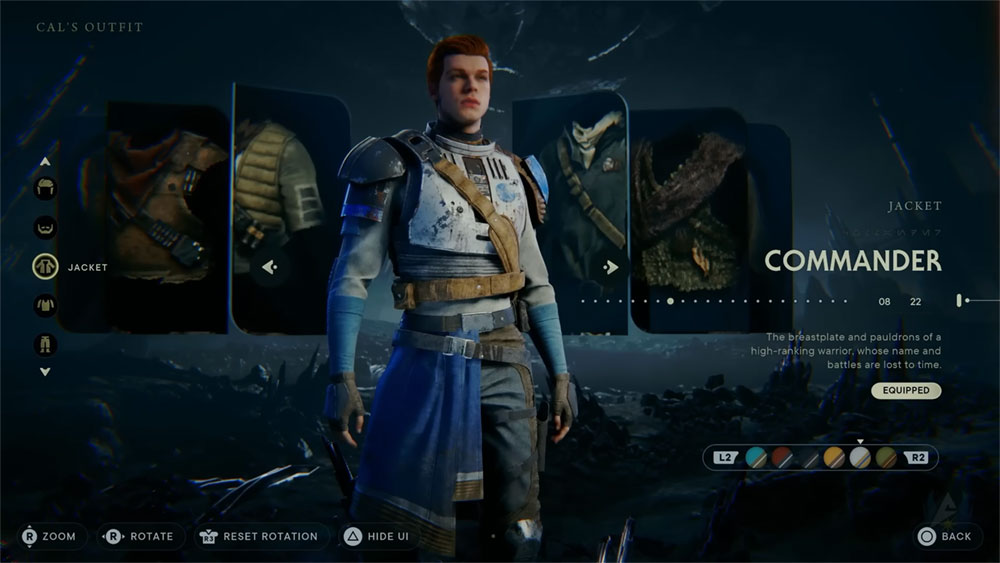This screenshot has width=1000, height=563.
Task: Switch to the shirt category
Action: pos(45,305)
